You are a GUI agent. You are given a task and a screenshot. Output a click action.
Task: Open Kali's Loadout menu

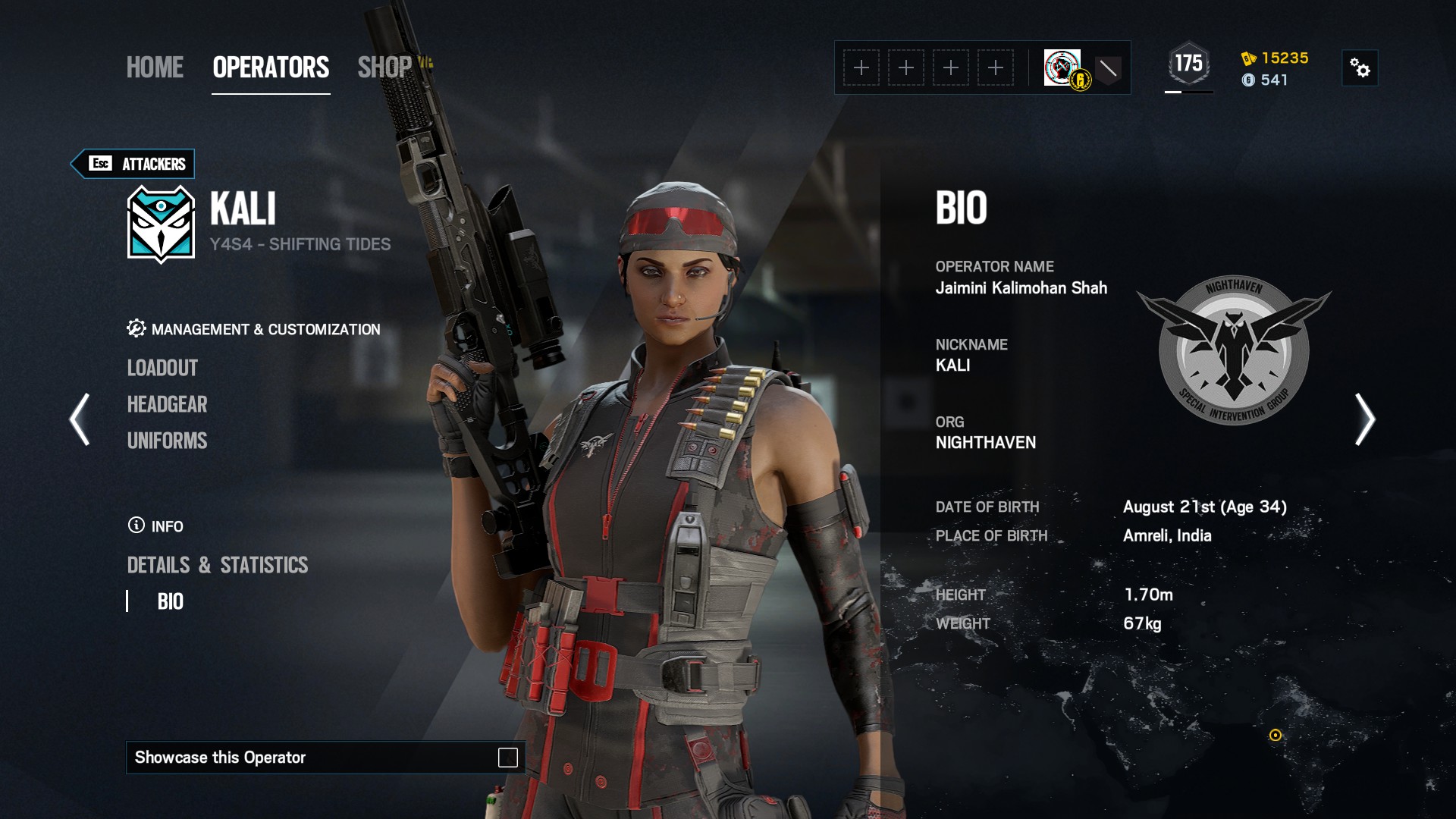pos(162,368)
